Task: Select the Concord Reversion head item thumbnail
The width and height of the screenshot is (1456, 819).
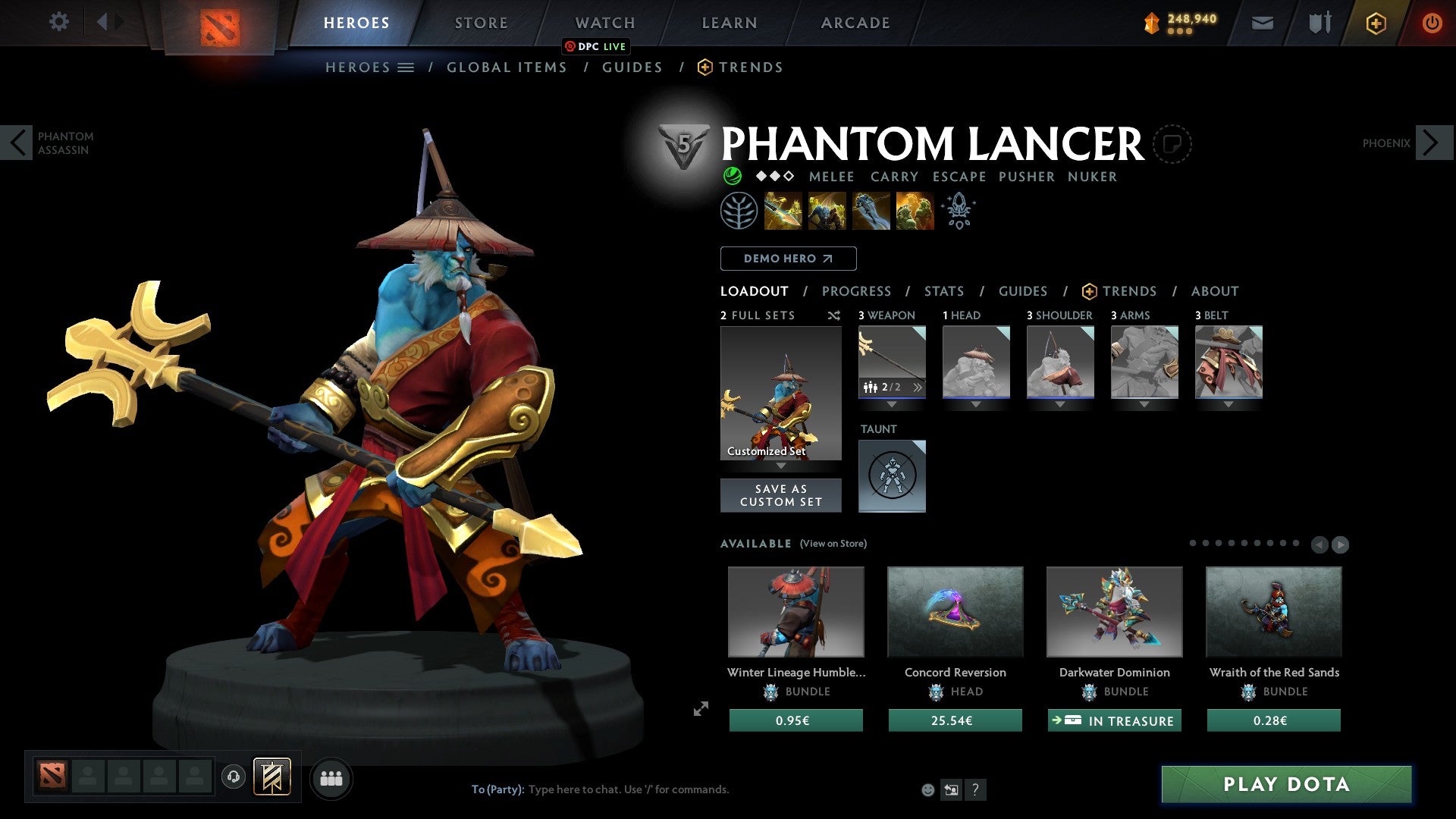Action: tap(955, 611)
